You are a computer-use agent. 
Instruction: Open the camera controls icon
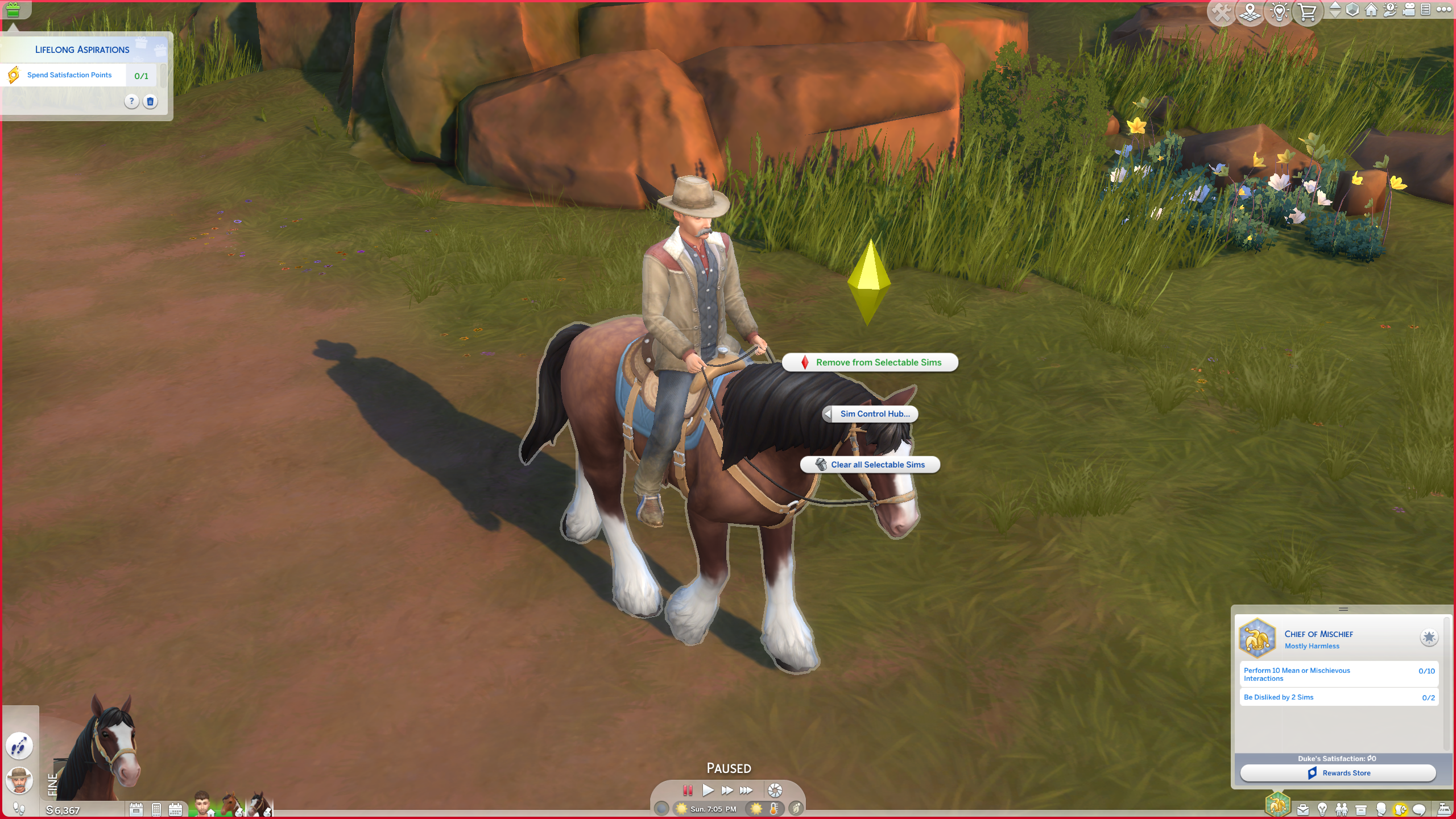point(1408,10)
